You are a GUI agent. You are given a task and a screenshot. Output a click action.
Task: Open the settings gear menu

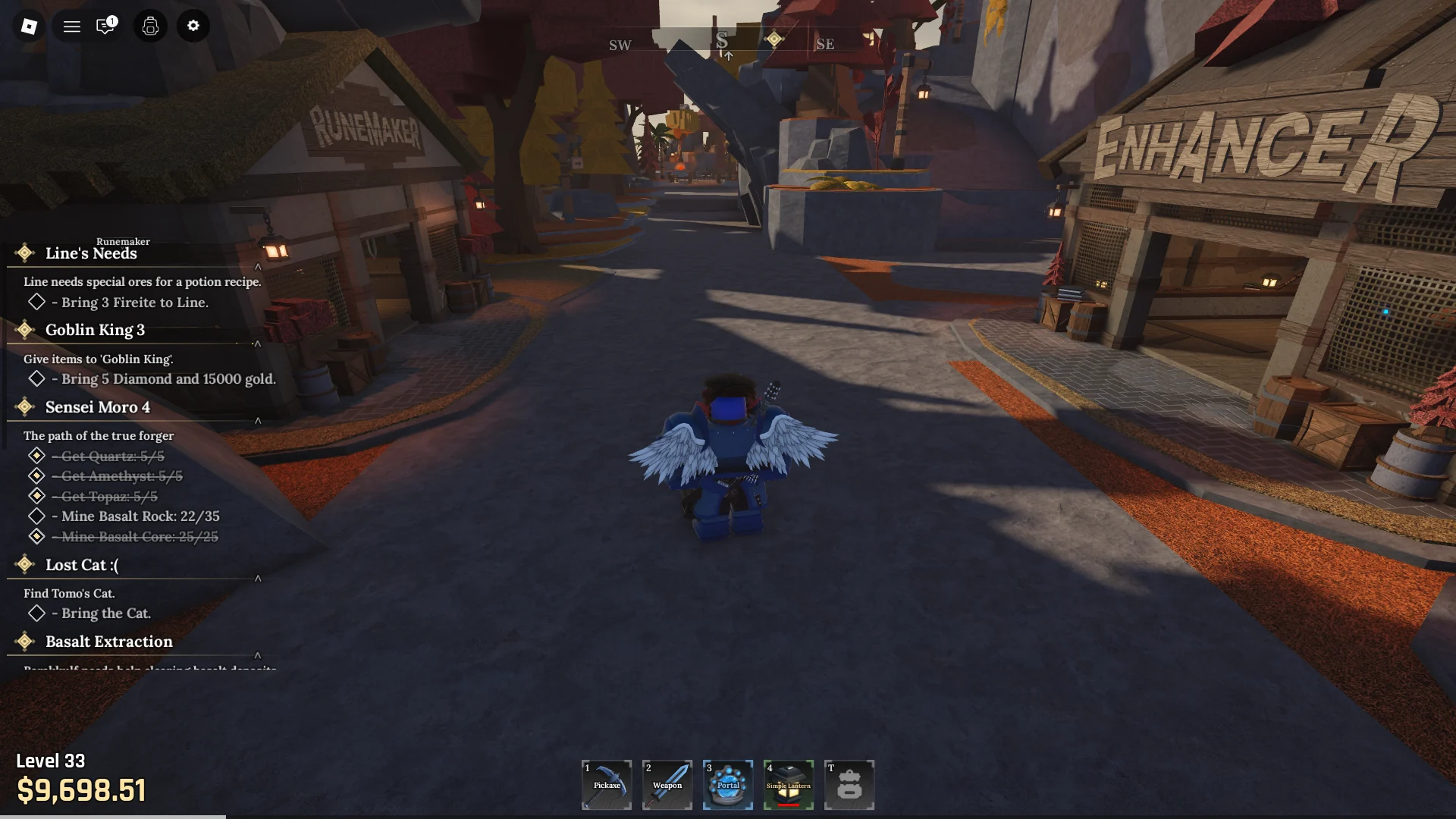[193, 26]
